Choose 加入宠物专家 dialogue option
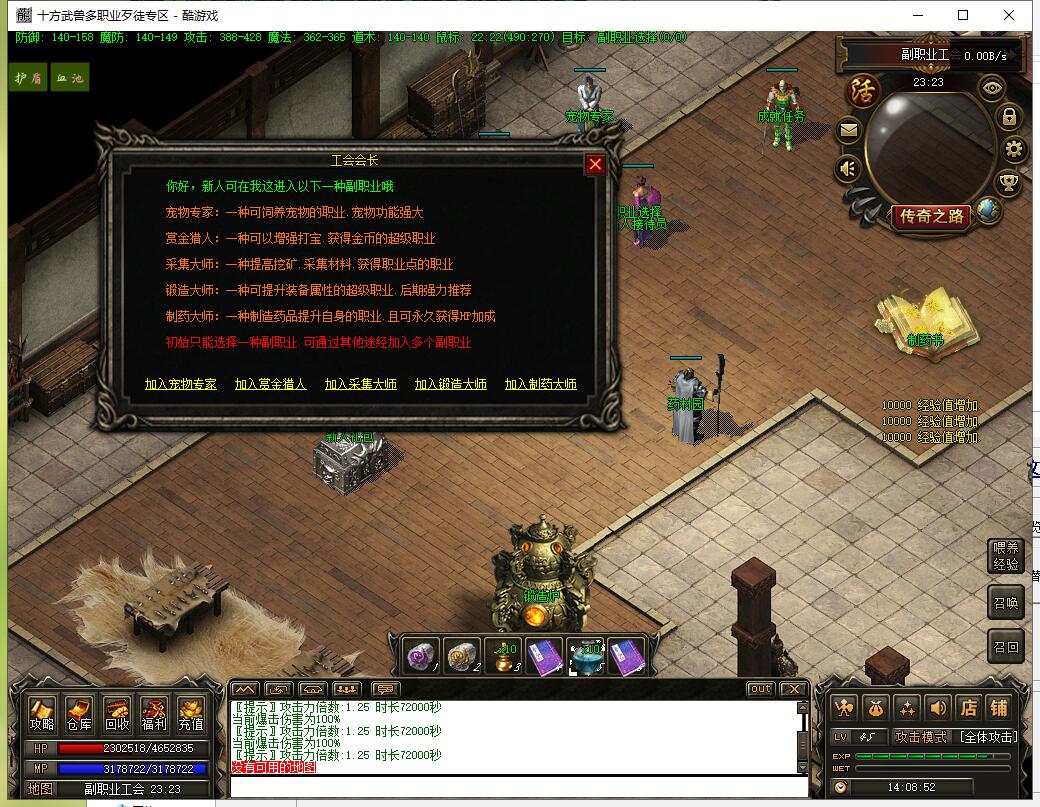This screenshot has width=1040, height=807. point(180,384)
